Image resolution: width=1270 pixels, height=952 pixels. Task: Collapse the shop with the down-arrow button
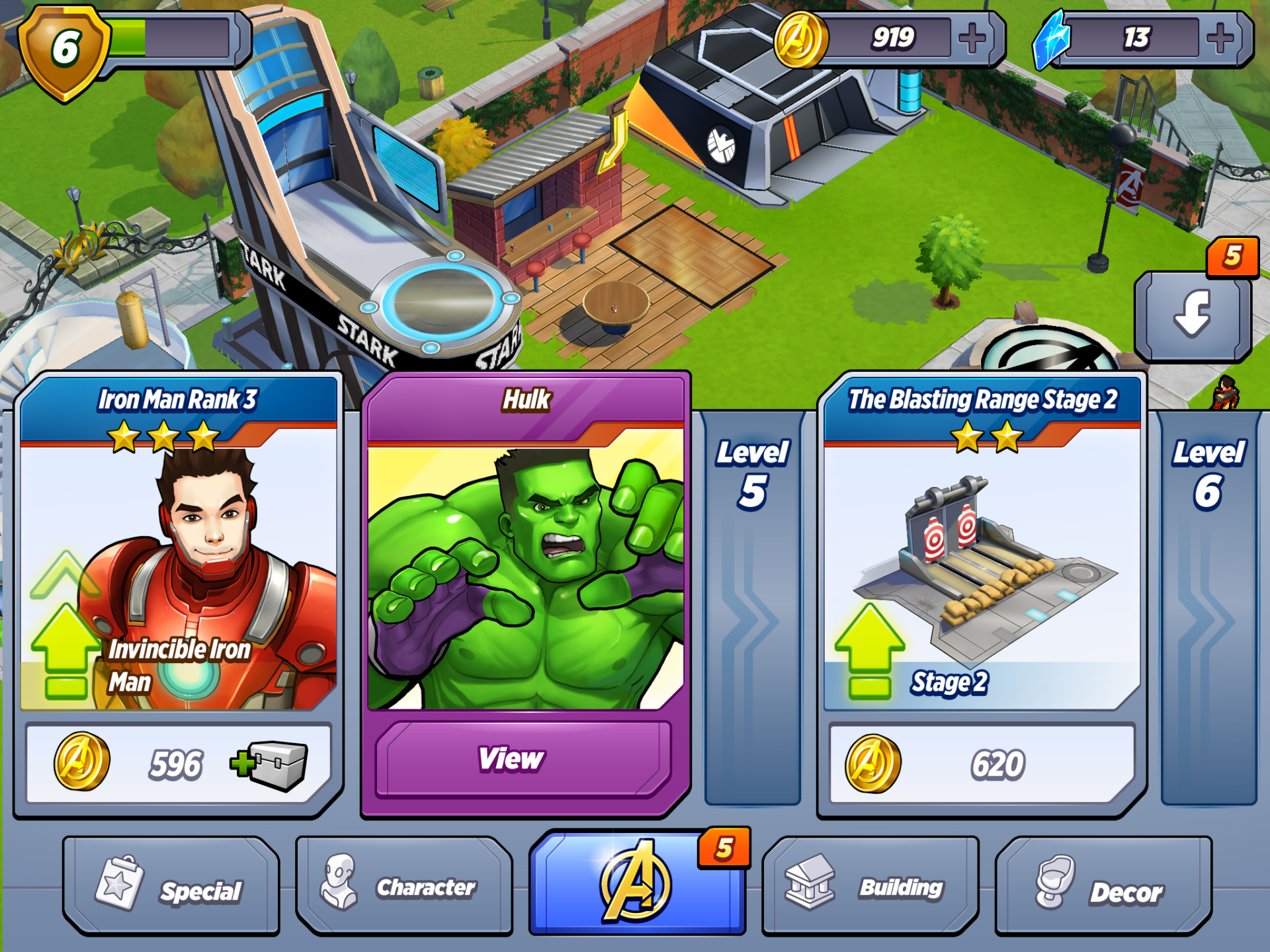tap(1193, 316)
